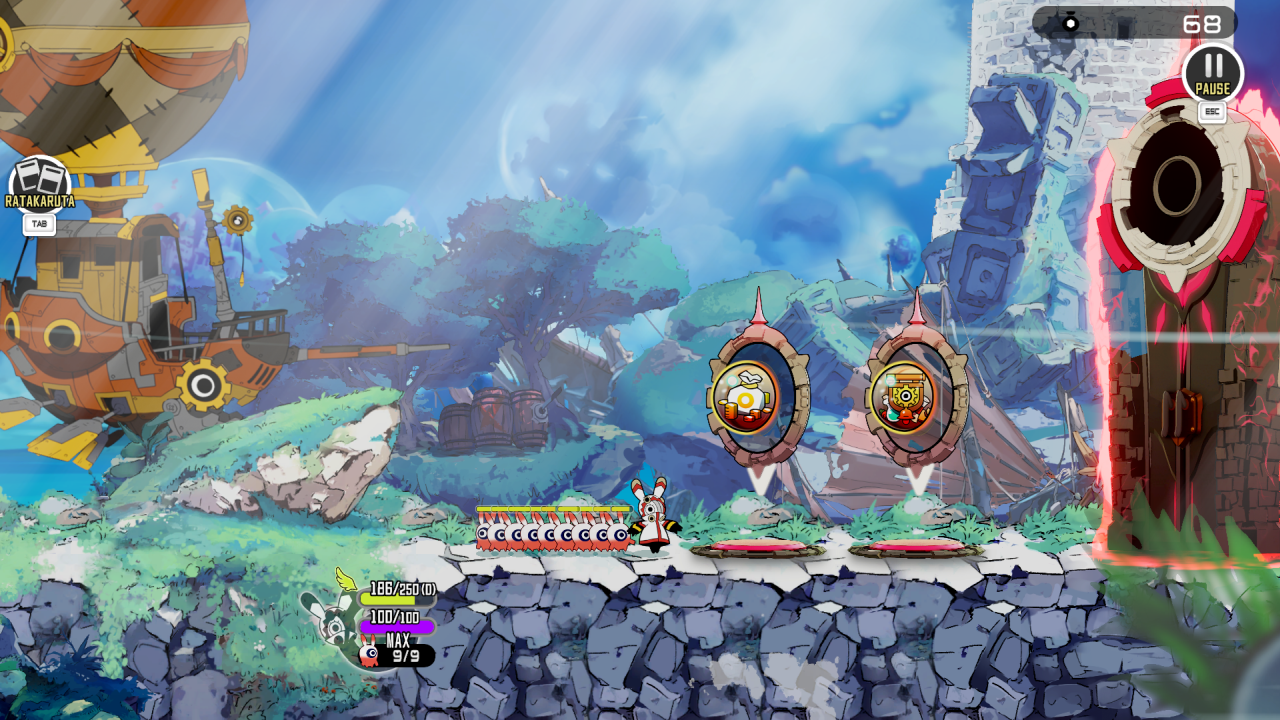Open the Ratakaruta card menu
Viewport: 1280px width, 720px height.
(x=40, y=185)
